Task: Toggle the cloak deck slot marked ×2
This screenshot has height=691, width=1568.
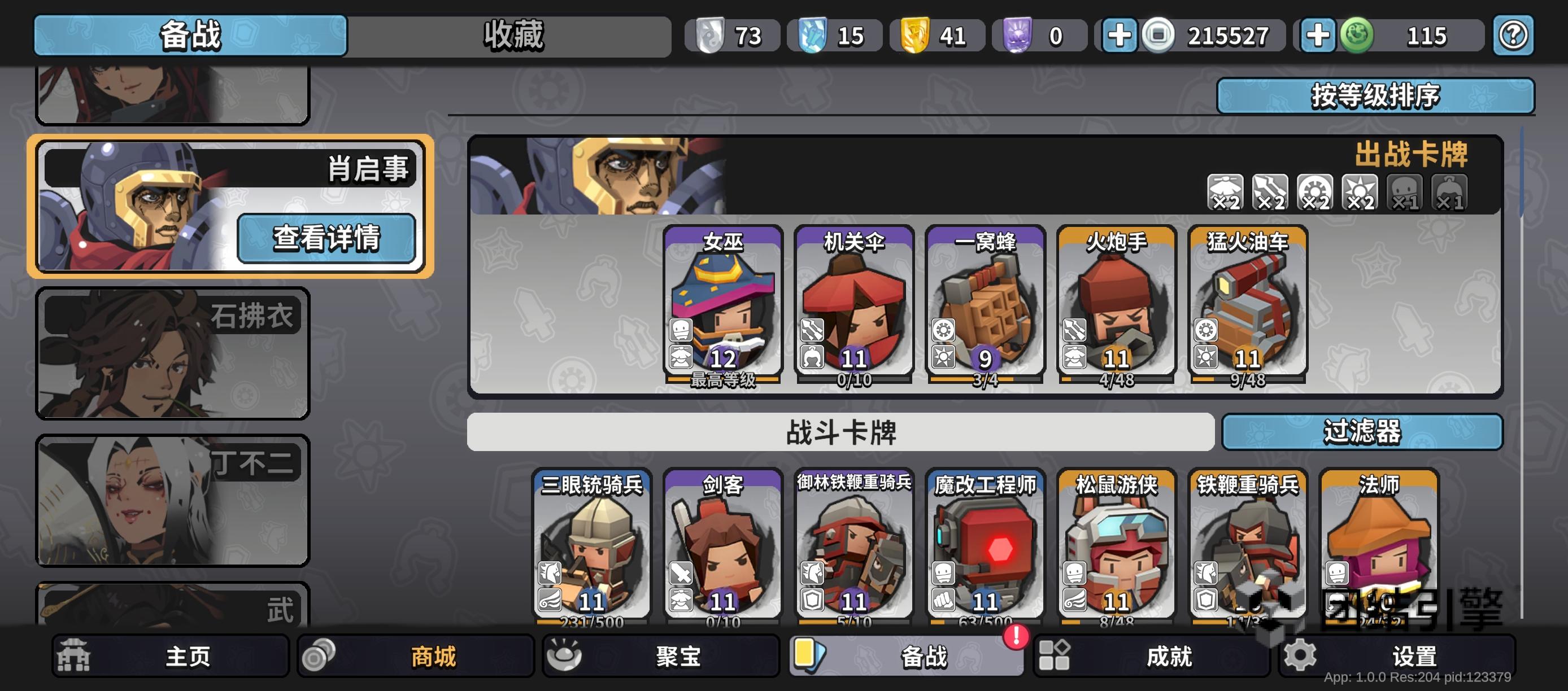Action: [1225, 192]
